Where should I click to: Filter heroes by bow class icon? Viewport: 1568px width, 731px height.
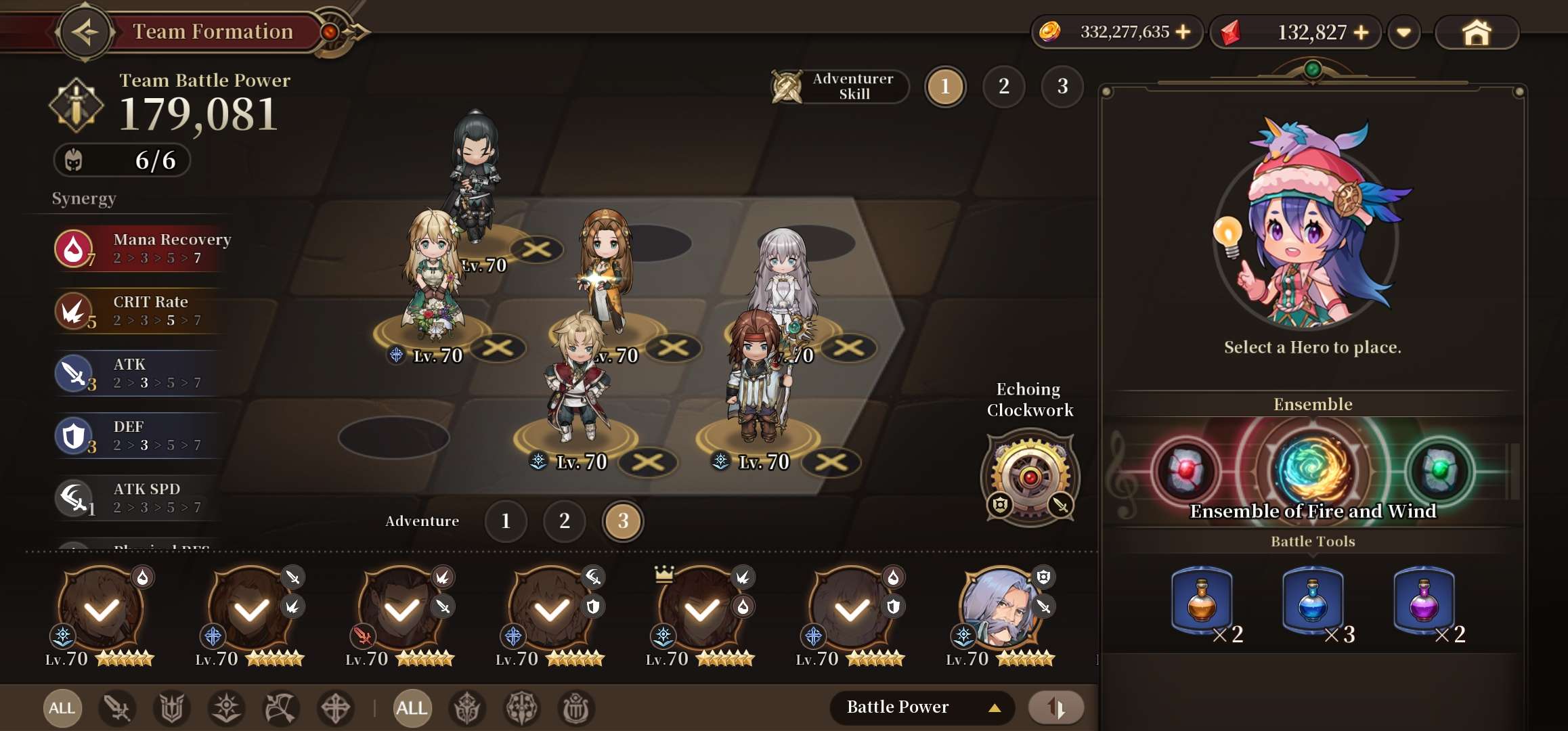pos(280,709)
